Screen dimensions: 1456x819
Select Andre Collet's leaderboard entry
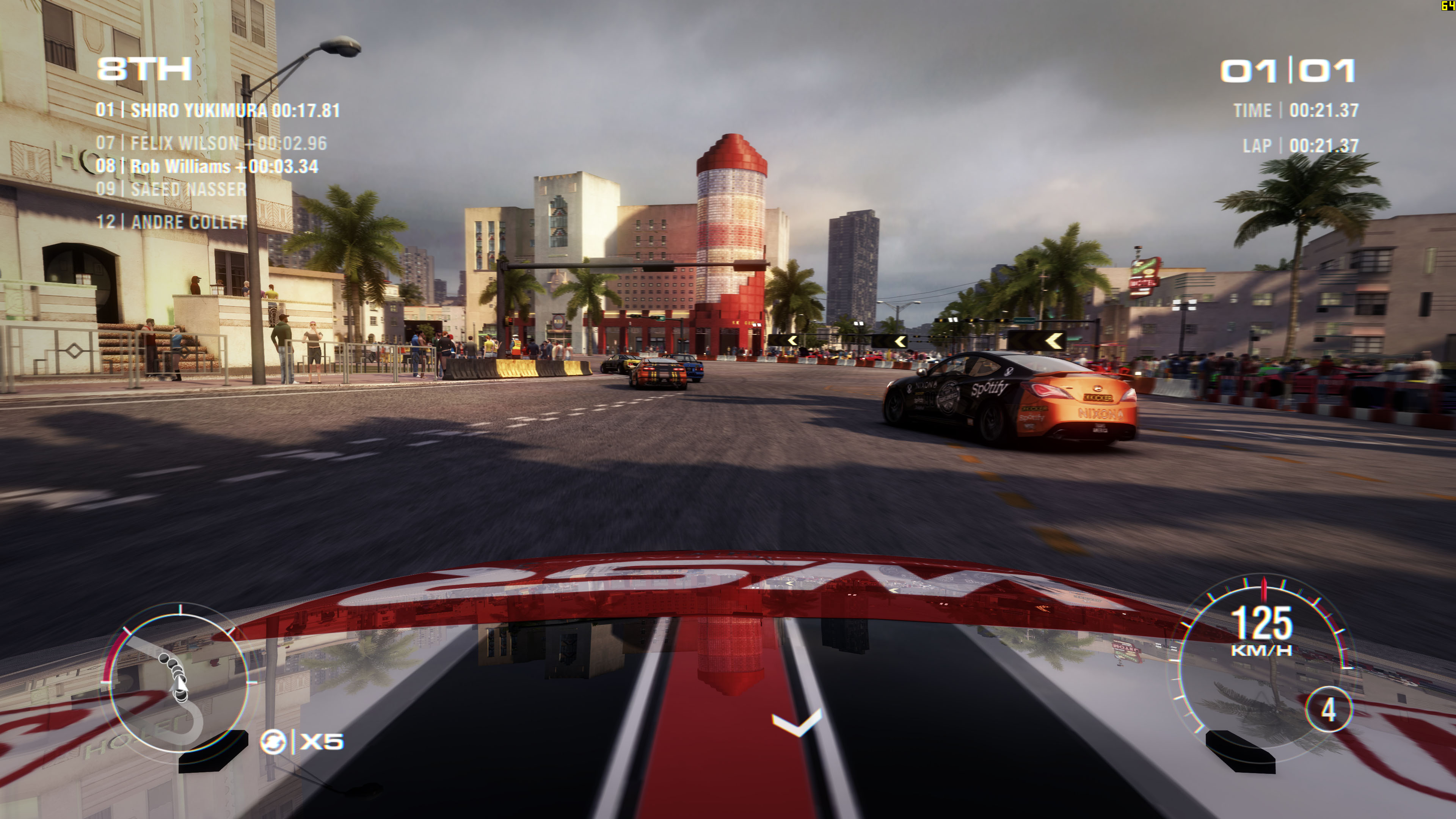click(x=171, y=222)
